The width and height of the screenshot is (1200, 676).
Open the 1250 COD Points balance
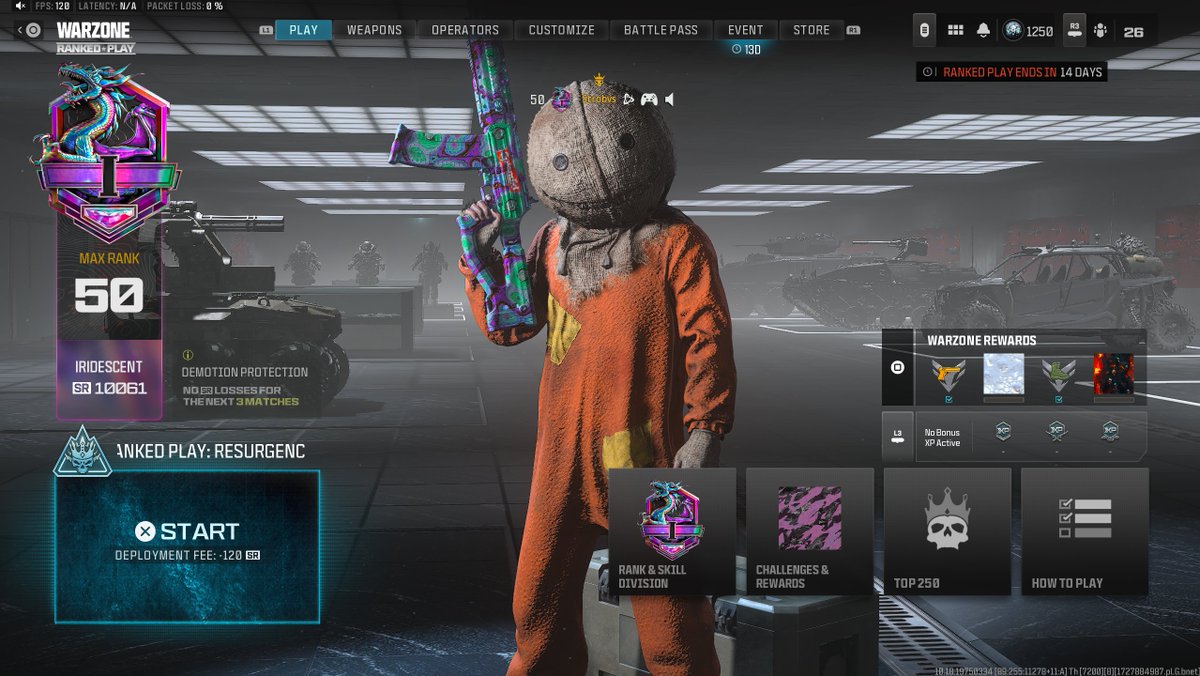point(1028,31)
